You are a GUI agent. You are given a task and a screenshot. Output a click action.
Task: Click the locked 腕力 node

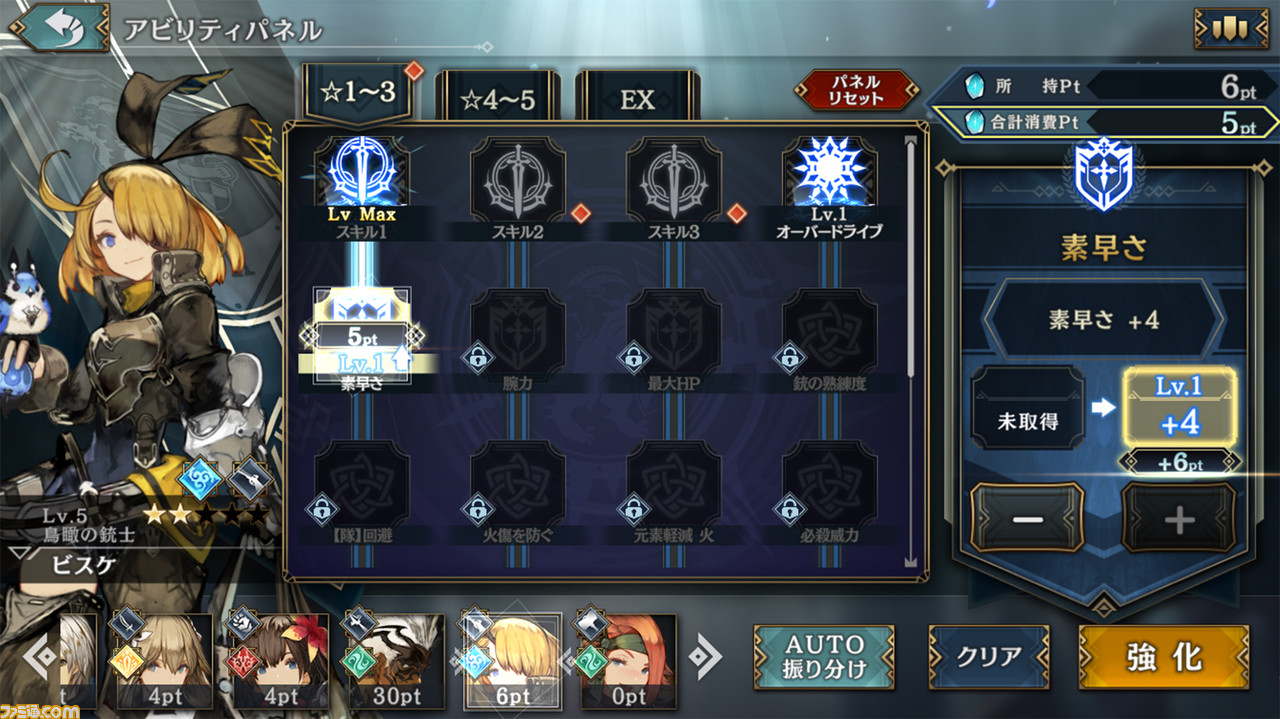(517, 335)
